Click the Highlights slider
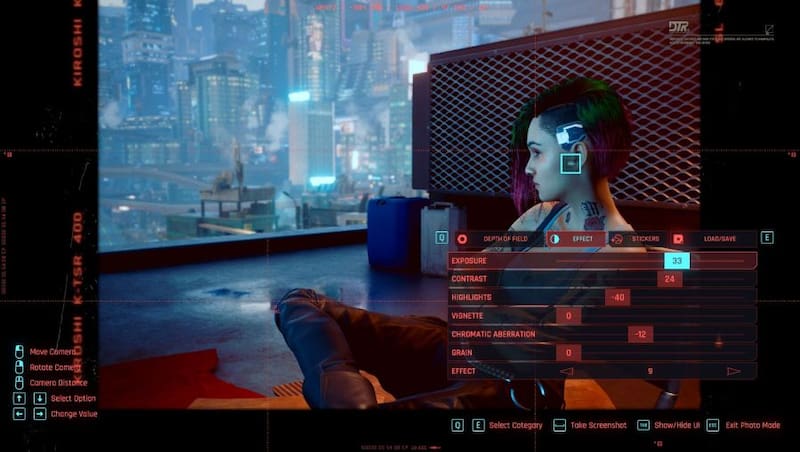Image resolution: width=800 pixels, height=452 pixels. click(617, 297)
